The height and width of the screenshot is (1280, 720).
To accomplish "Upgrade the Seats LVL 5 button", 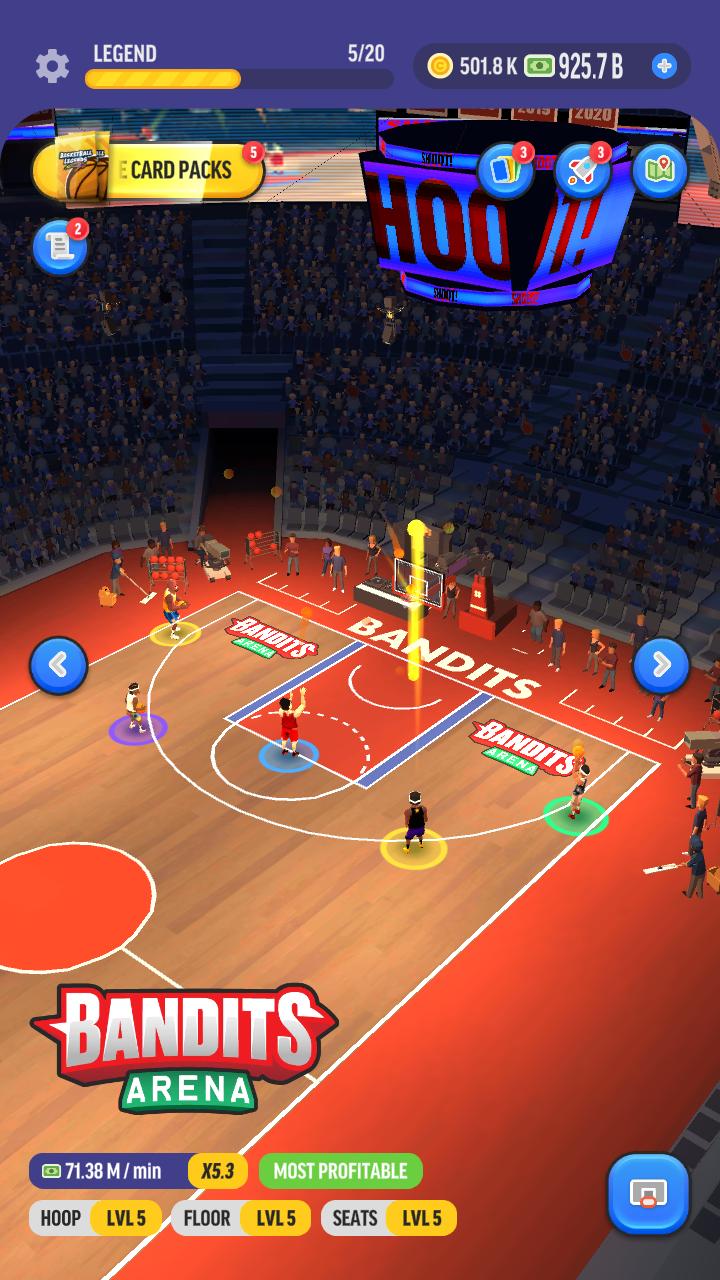I will pos(388,1218).
